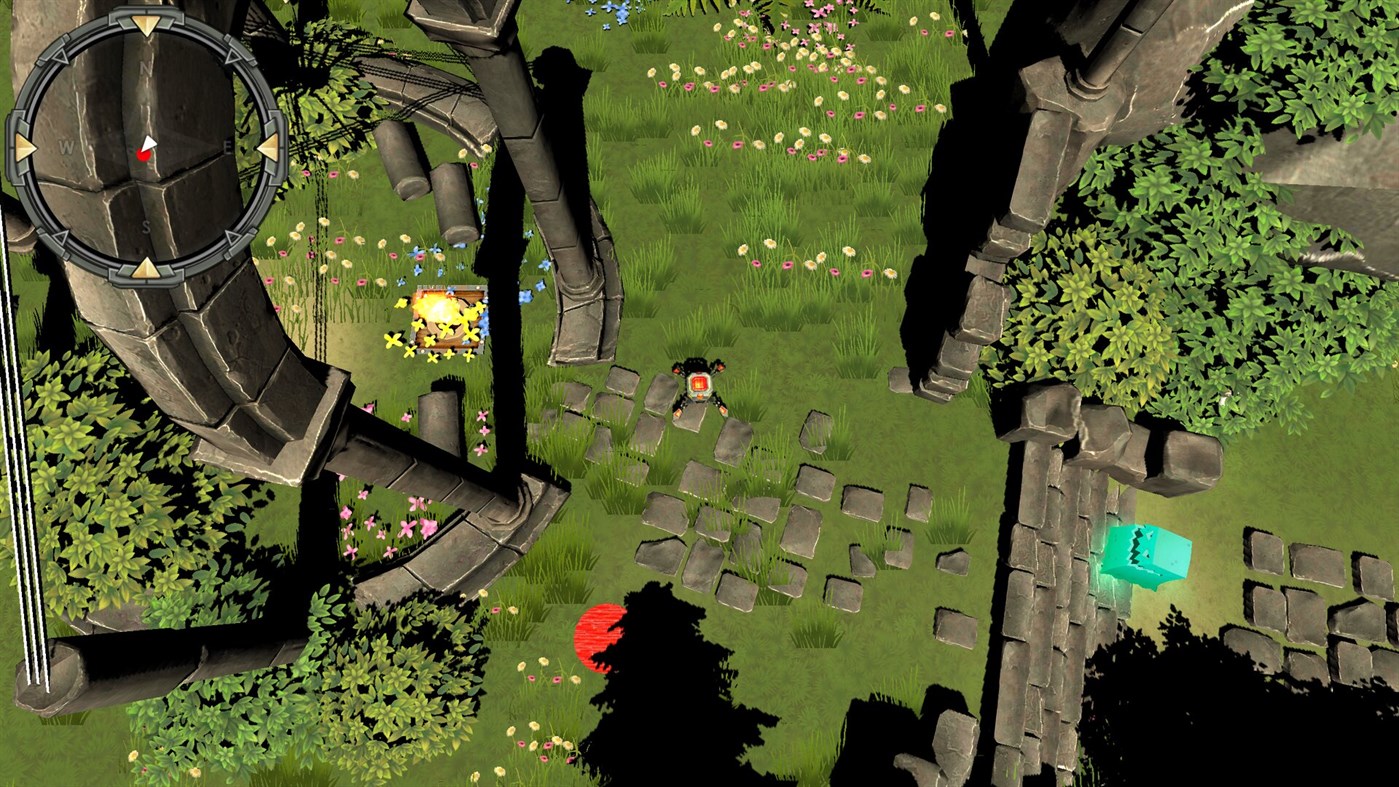
Task: Click the southeast diagonal compass triangle
Action: tap(234, 238)
